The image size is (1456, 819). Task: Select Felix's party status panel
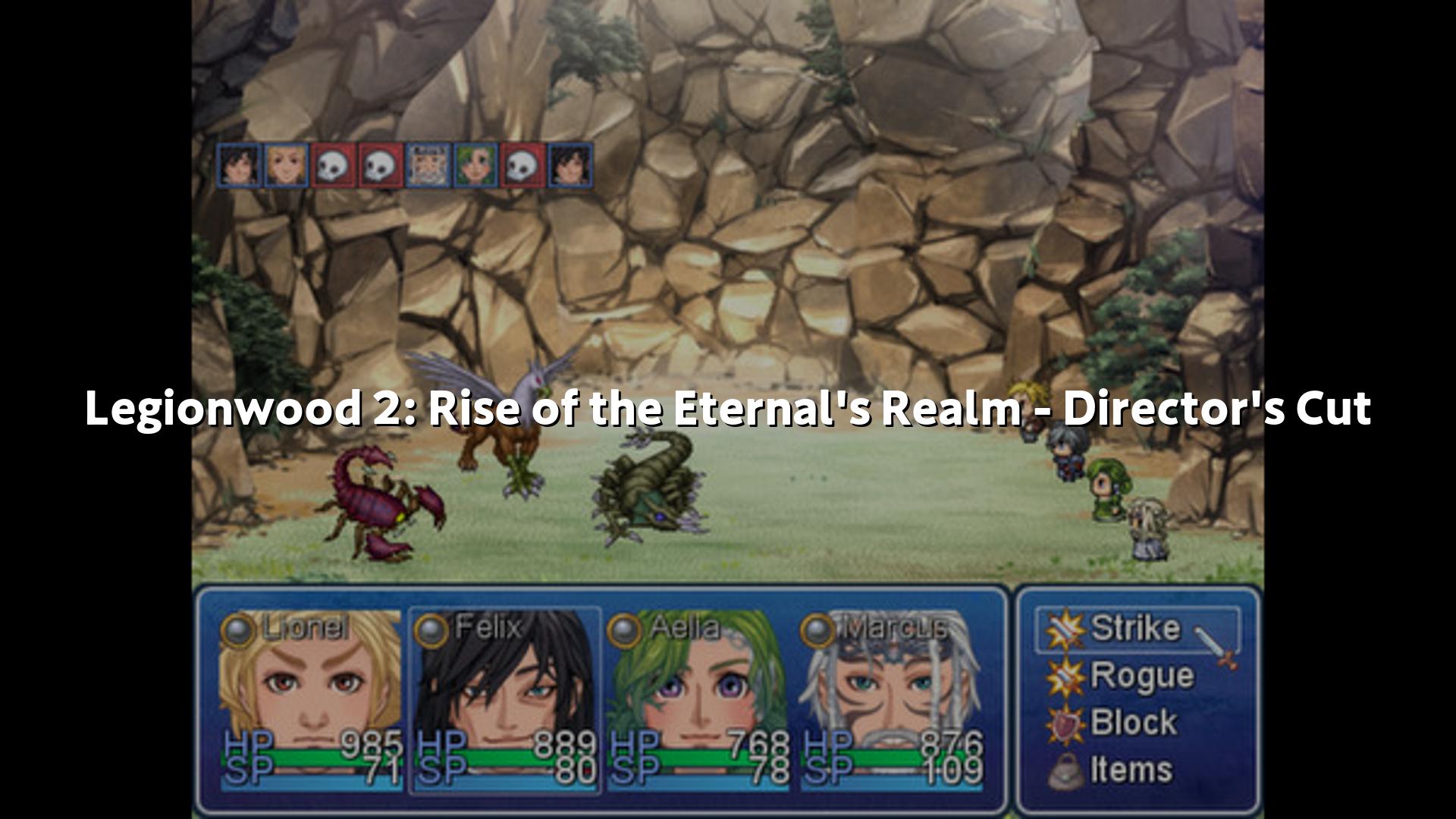pos(505,701)
